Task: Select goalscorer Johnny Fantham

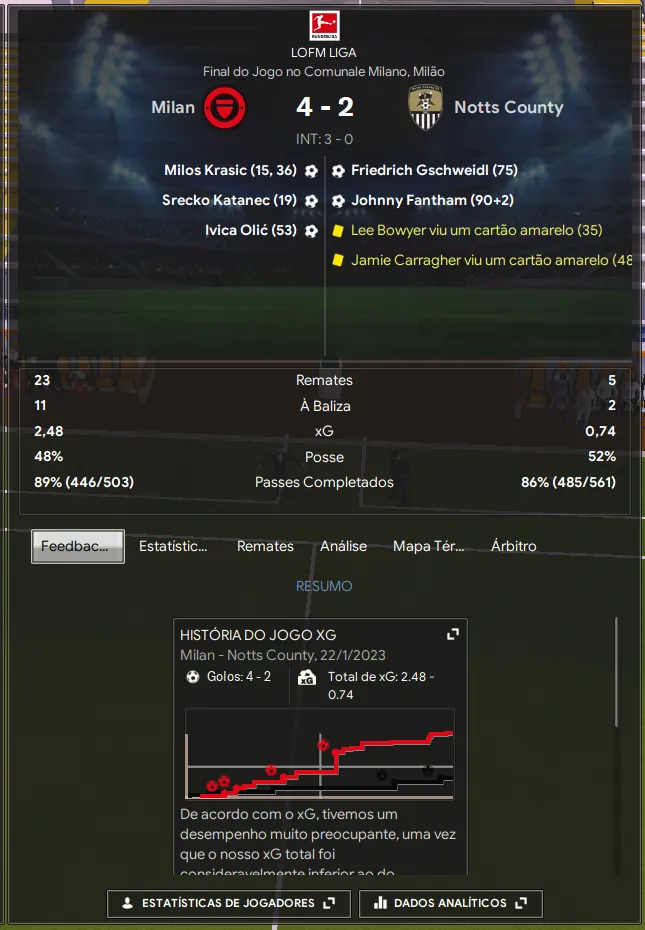Action: click(432, 201)
